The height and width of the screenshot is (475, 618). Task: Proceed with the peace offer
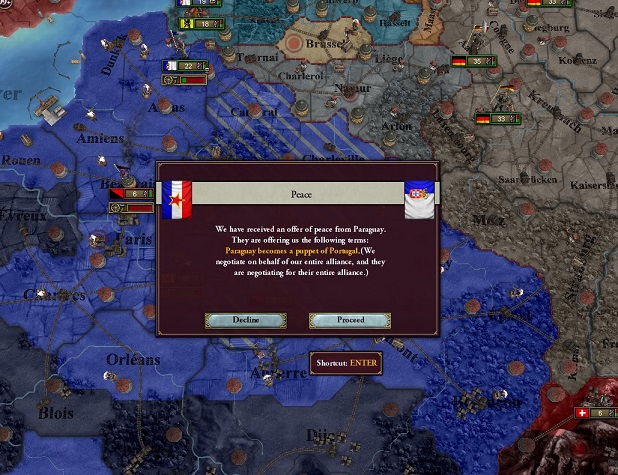click(350, 320)
